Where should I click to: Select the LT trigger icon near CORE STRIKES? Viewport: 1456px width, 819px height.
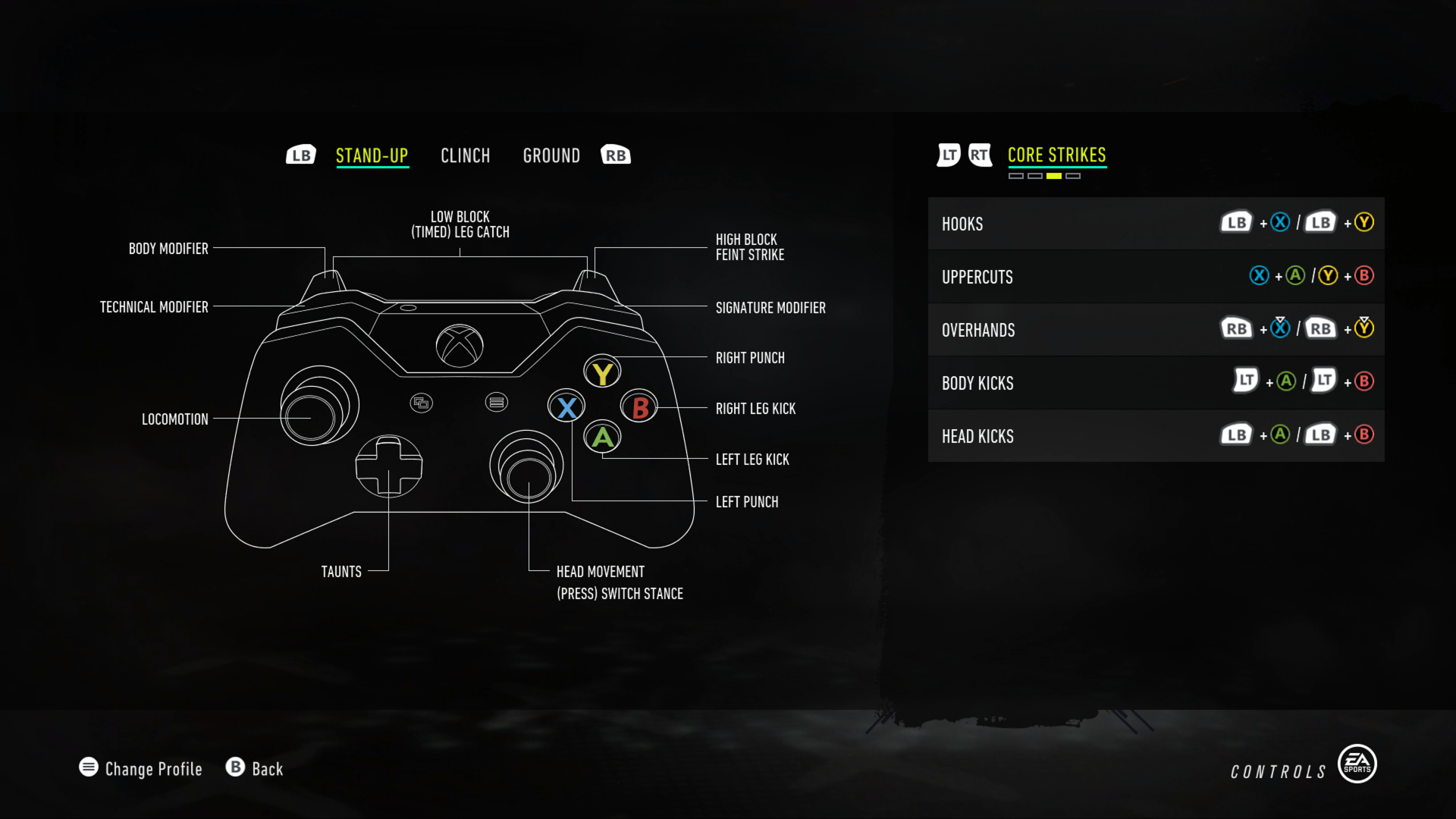pyautogui.click(x=947, y=155)
